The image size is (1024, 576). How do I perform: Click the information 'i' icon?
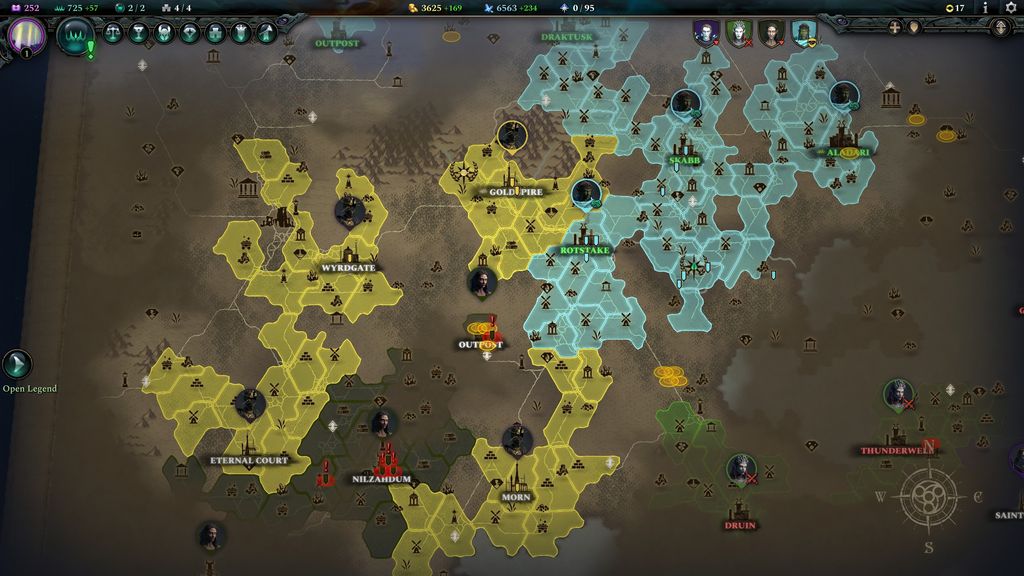pos(985,8)
